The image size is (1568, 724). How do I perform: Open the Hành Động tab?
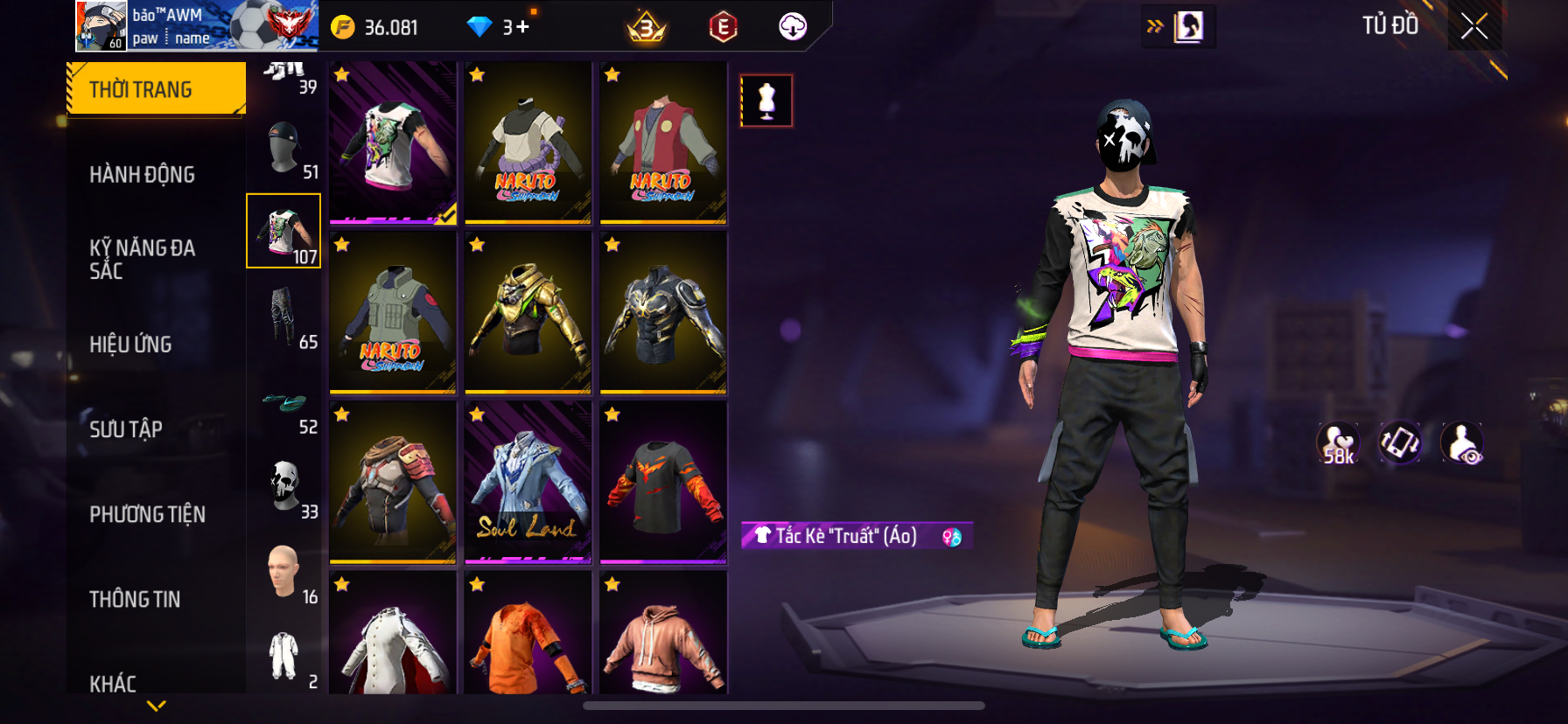(x=142, y=175)
